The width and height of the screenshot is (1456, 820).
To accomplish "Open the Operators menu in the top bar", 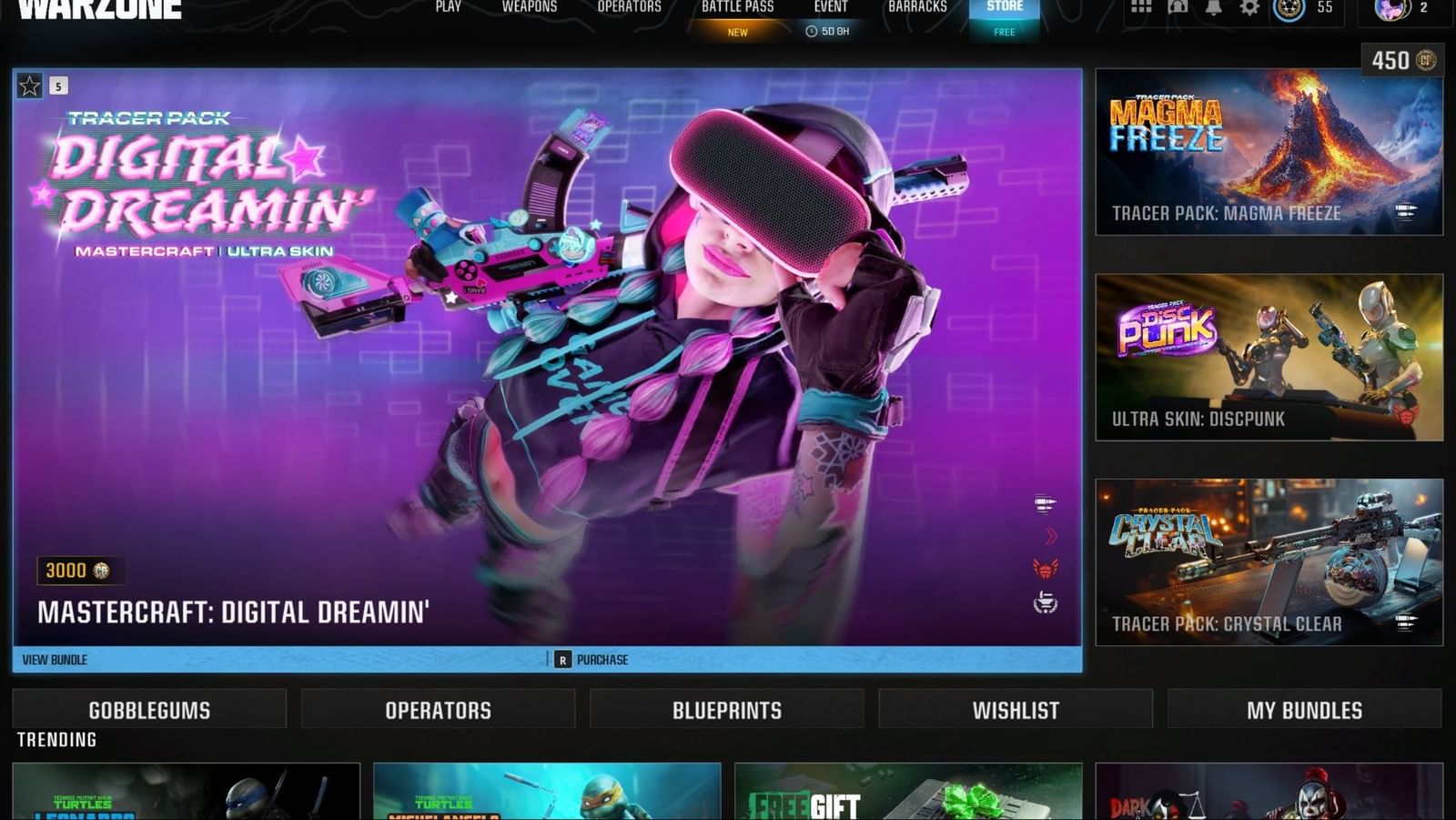I will coord(629,7).
